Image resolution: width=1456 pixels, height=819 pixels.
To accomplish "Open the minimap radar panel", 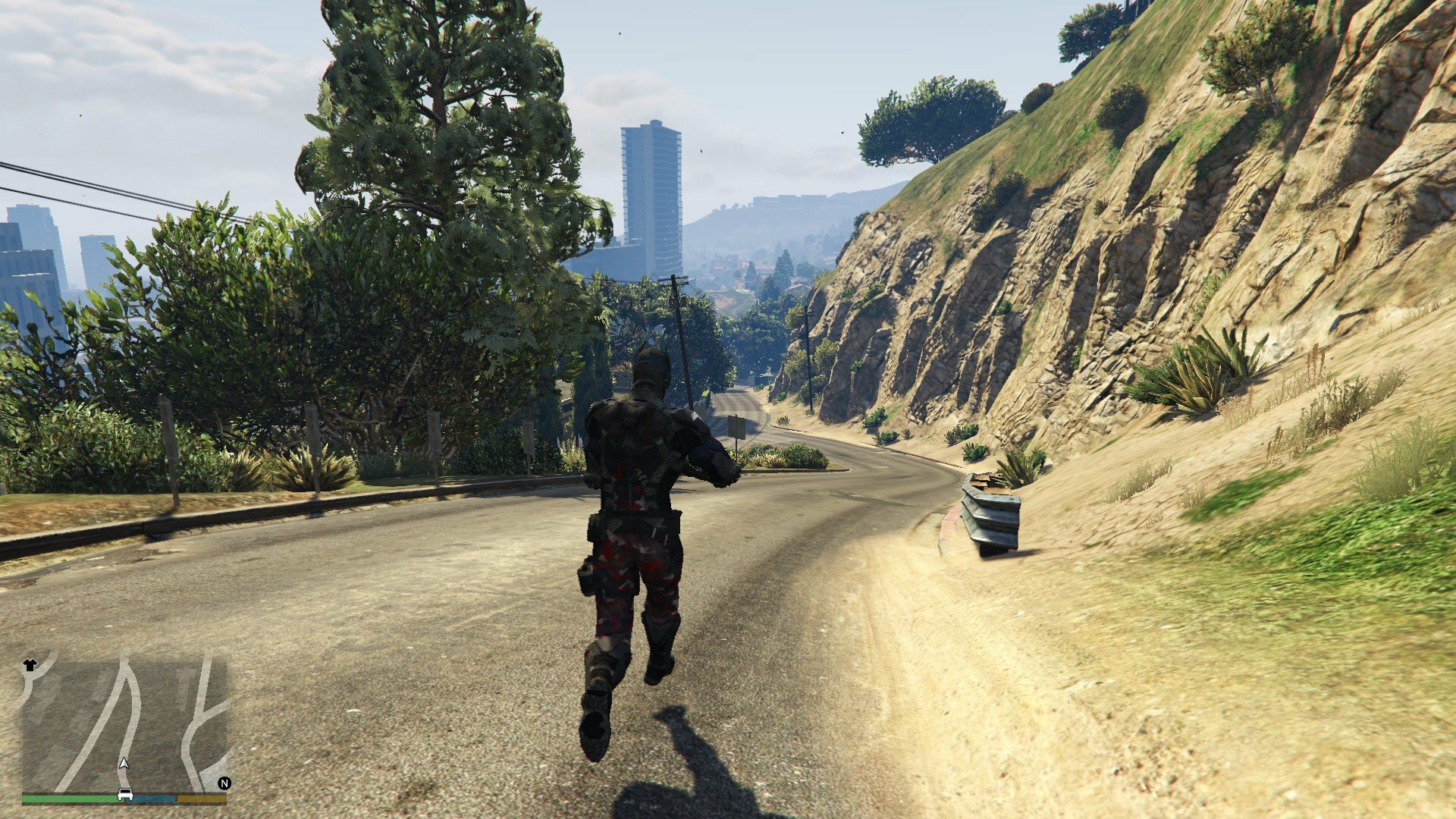I will pos(124,724).
